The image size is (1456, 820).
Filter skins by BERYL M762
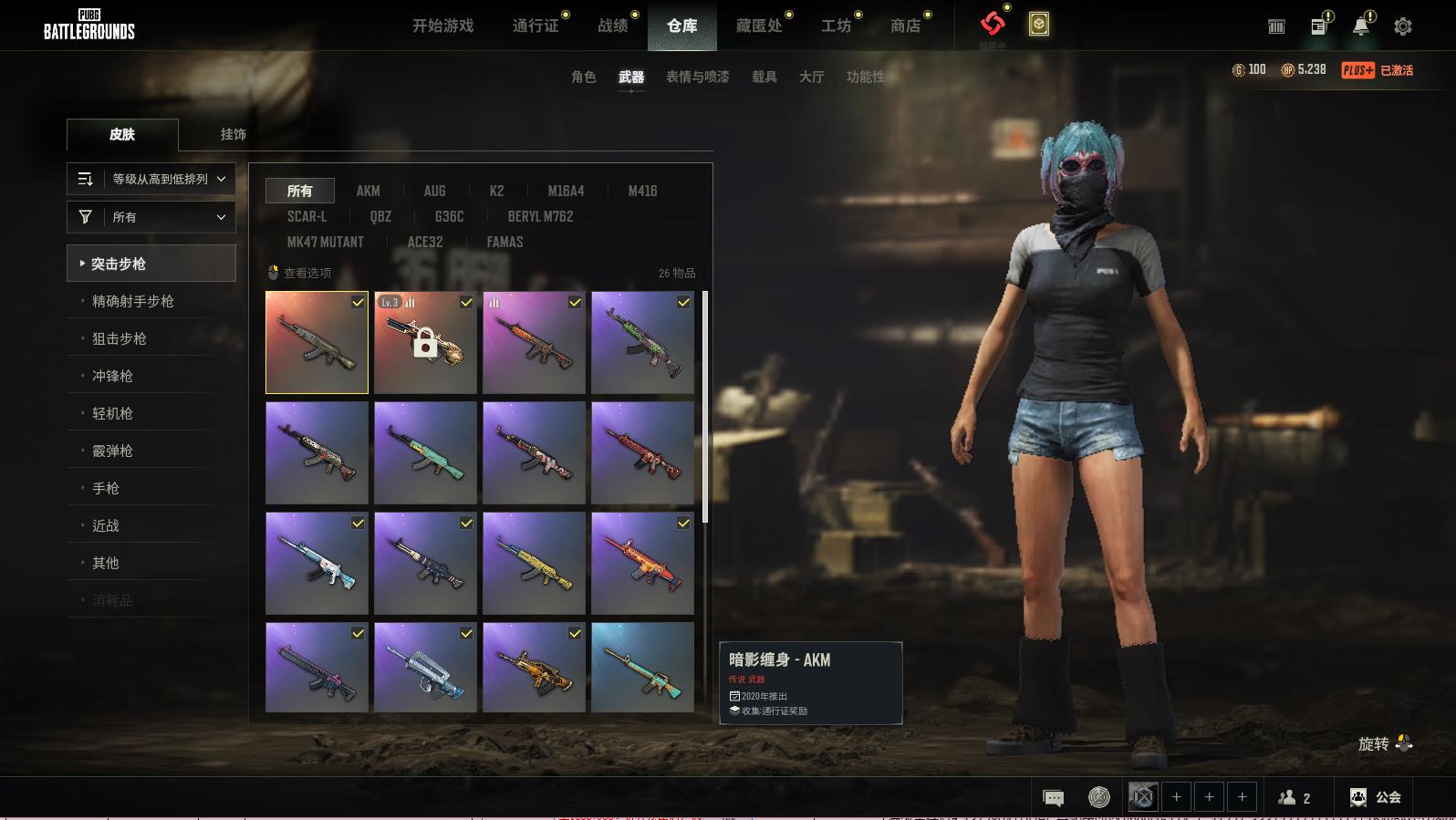point(540,216)
